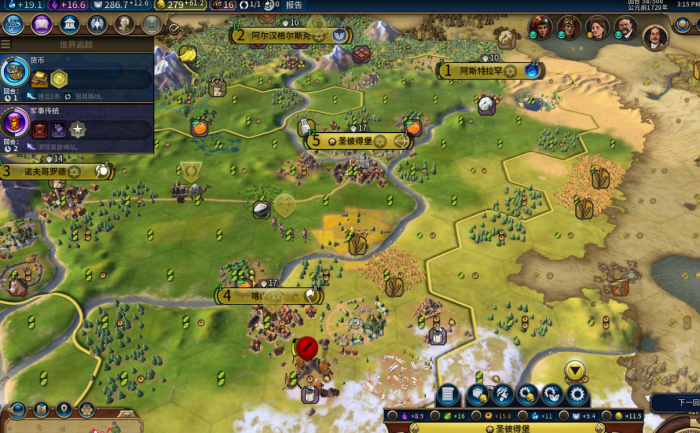The width and height of the screenshot is (700, 433).
Task: Toggle the 世界追踪 tracker menu icon
Action: coord(6,44)
